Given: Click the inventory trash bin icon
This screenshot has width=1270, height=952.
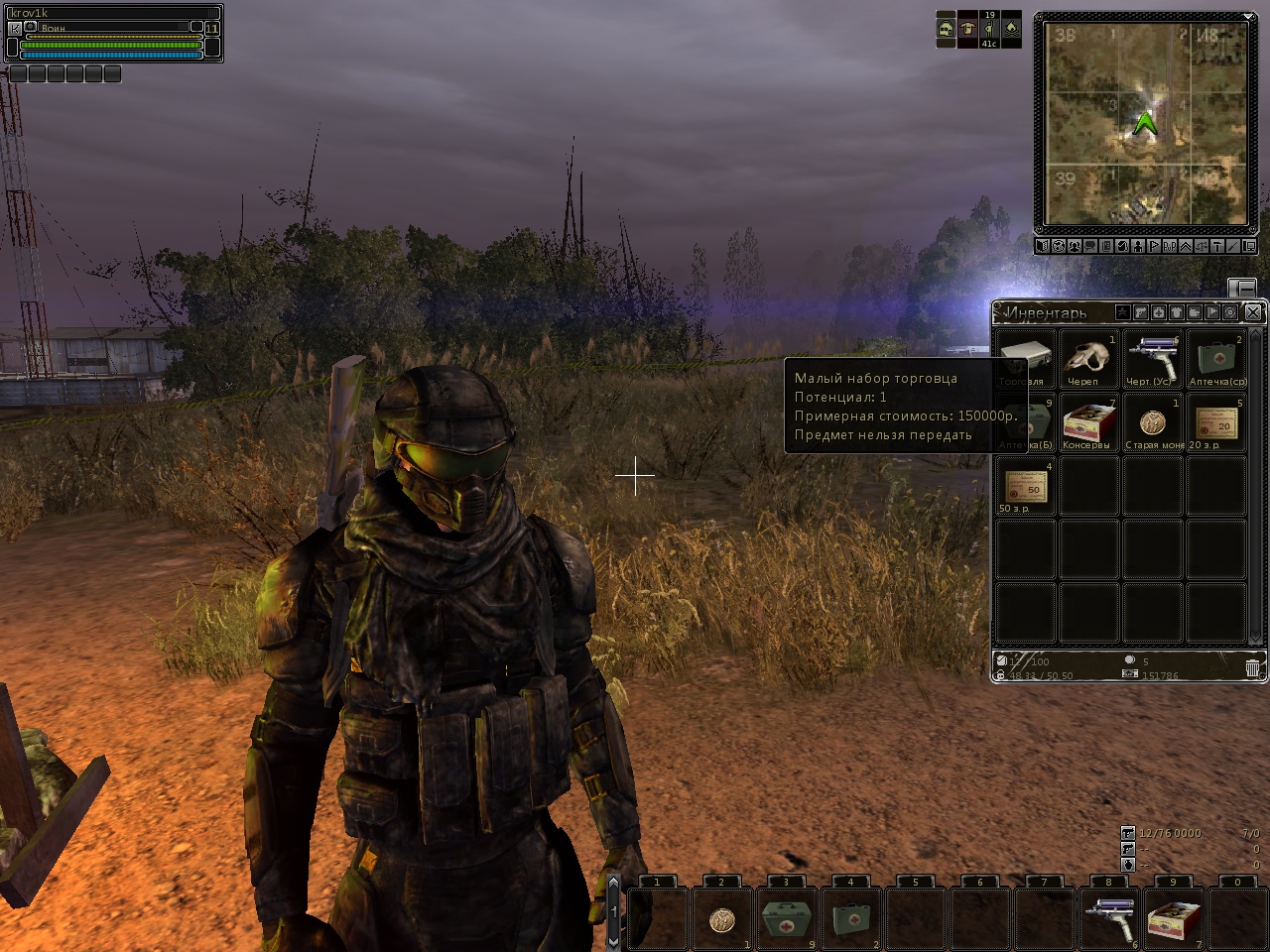Looking at the screenshot, I should (x=1252, y=668).
